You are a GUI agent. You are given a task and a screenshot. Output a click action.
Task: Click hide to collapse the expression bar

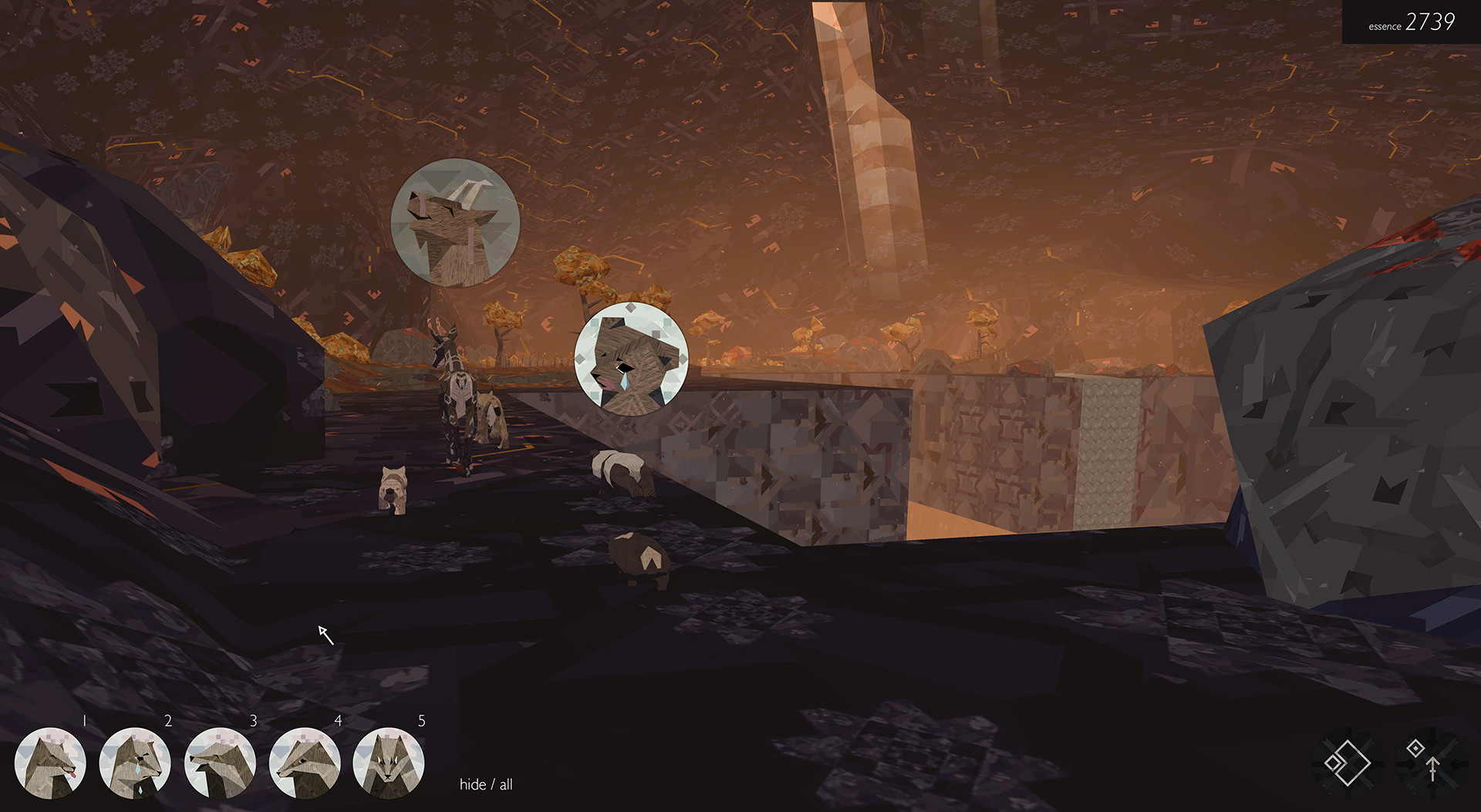click(x=472, y=784)
